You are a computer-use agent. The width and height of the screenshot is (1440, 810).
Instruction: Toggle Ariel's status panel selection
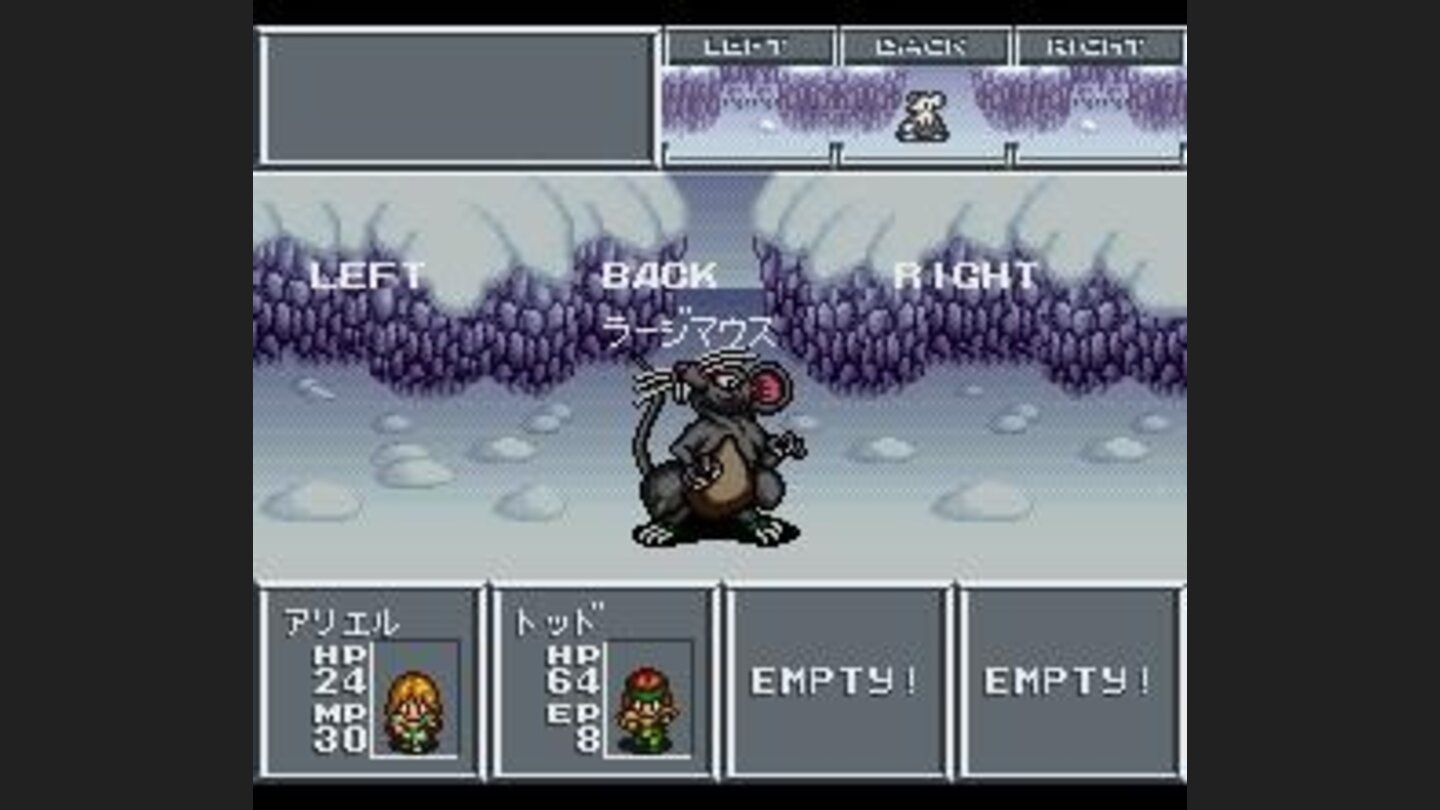pos(368,690)
